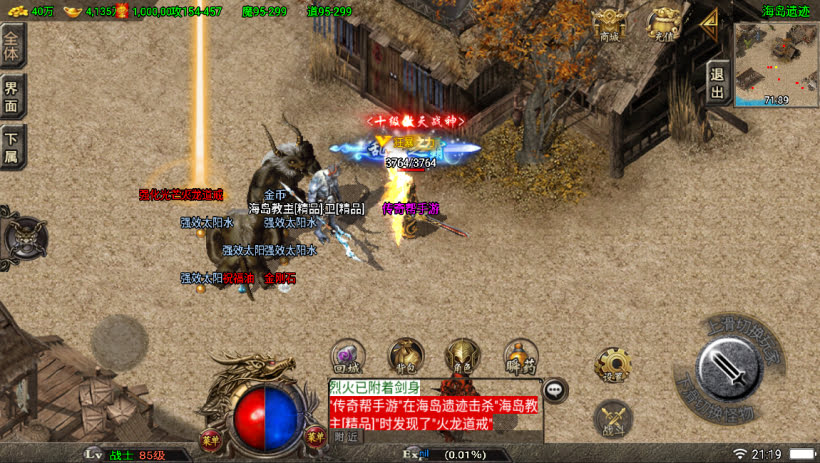Touch the virtual joystick pad
This screenshot has height=463, width=820.
[120, 342]
